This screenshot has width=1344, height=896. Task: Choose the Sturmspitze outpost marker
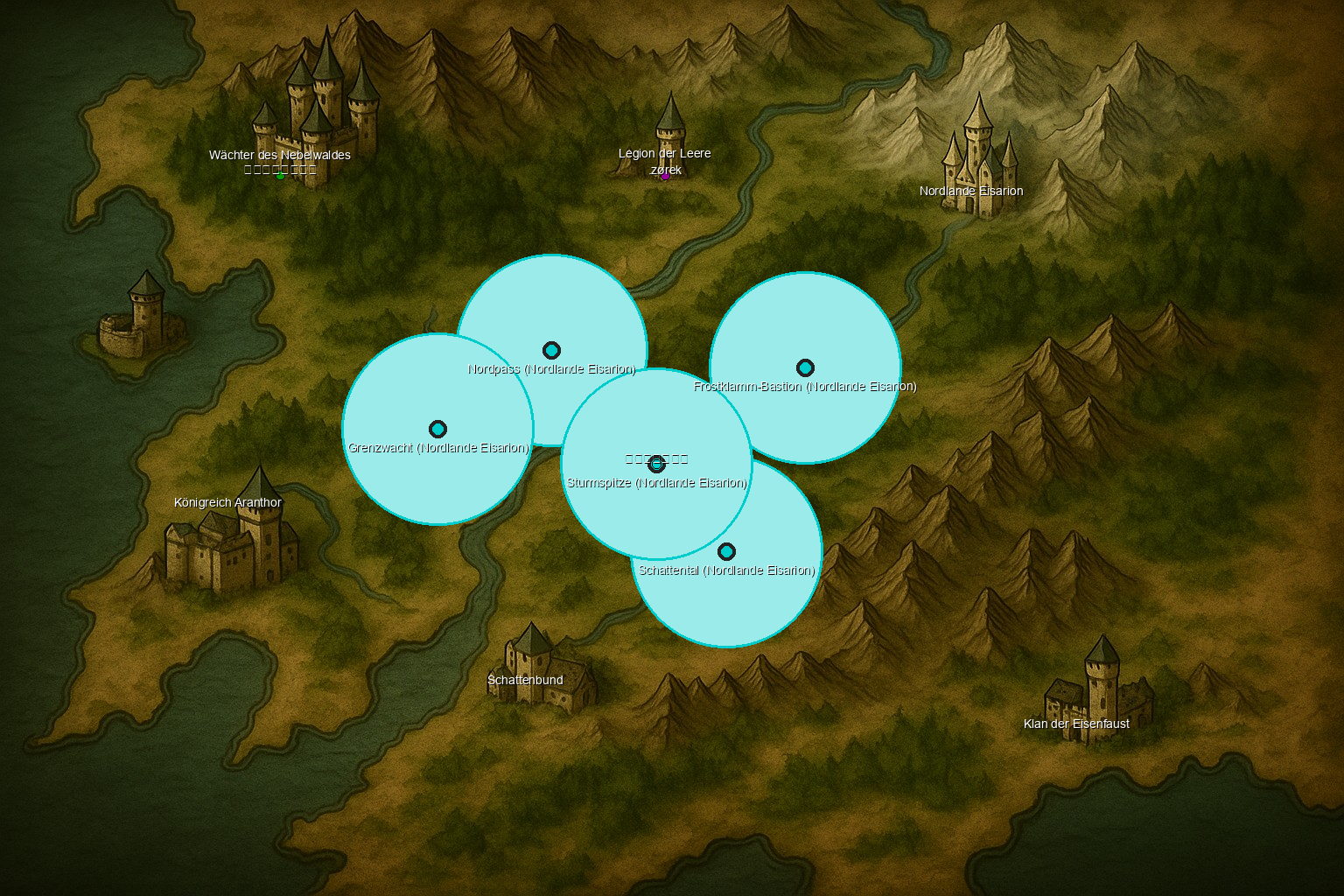tap(656, 465)
